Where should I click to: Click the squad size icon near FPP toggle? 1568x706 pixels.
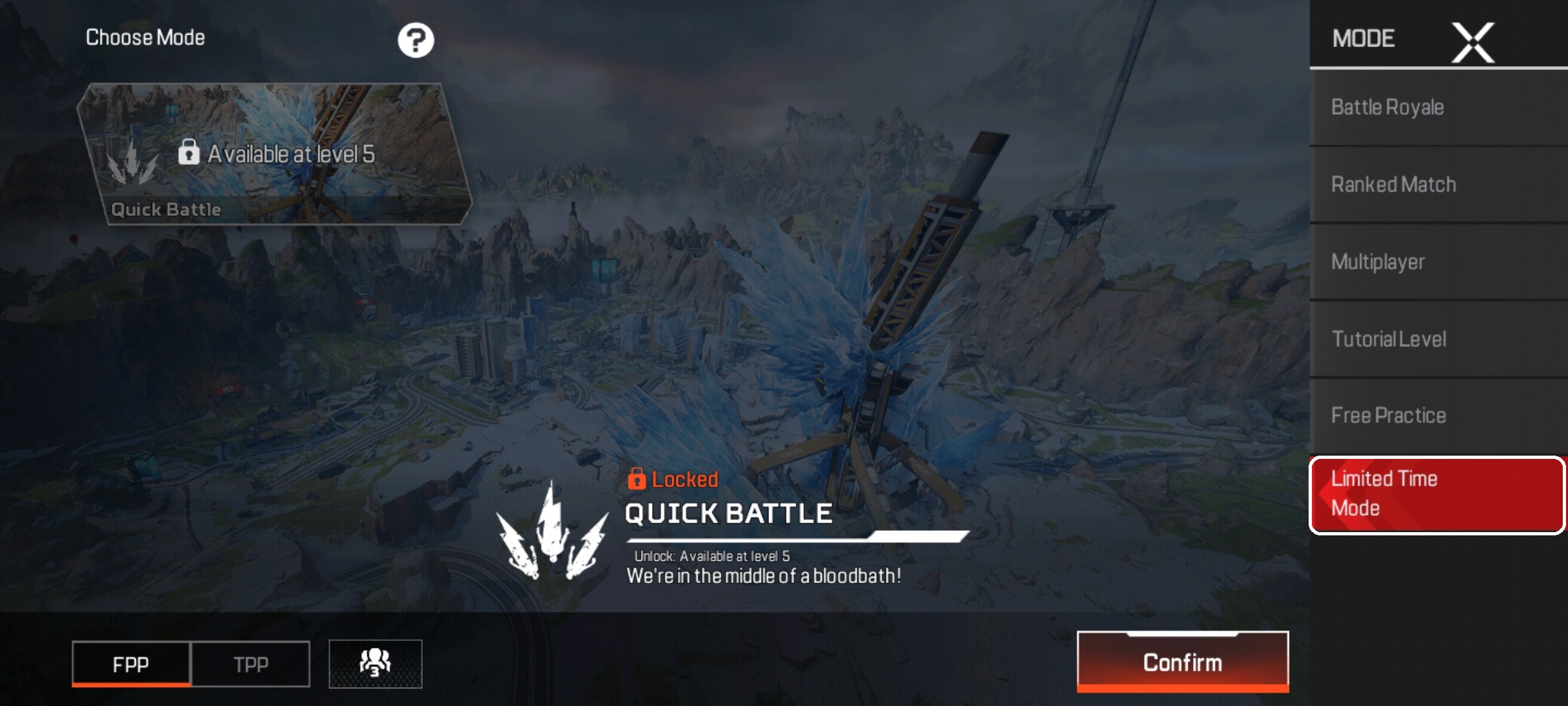(x=376, y=662)
